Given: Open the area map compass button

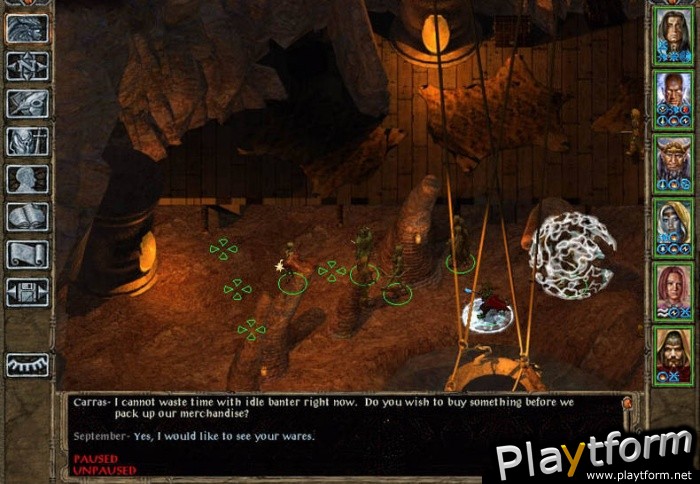Looking at the screenshot, I should pyautogui.click(x=27, y=66).
